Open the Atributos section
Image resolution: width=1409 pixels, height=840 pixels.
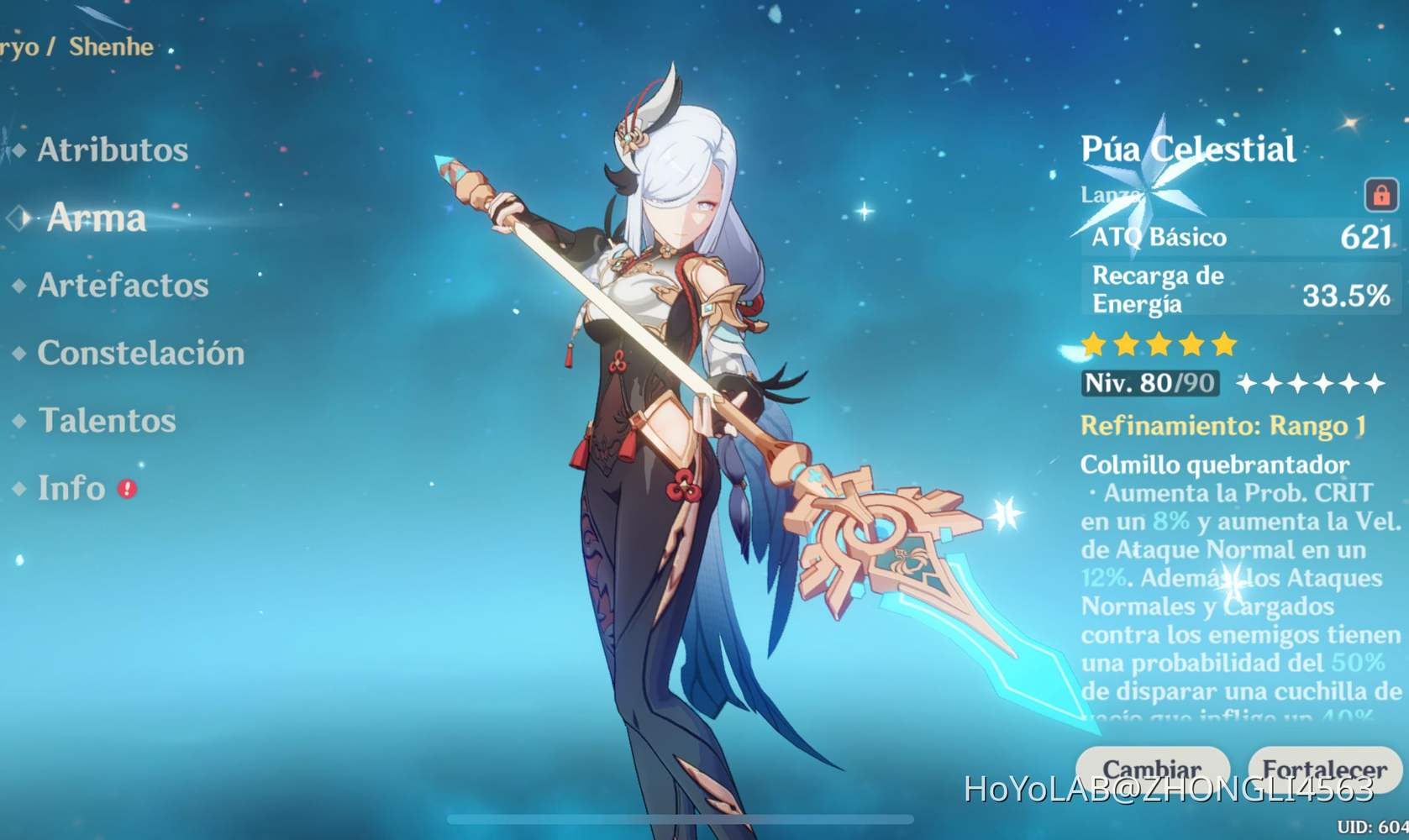[113, 150]
